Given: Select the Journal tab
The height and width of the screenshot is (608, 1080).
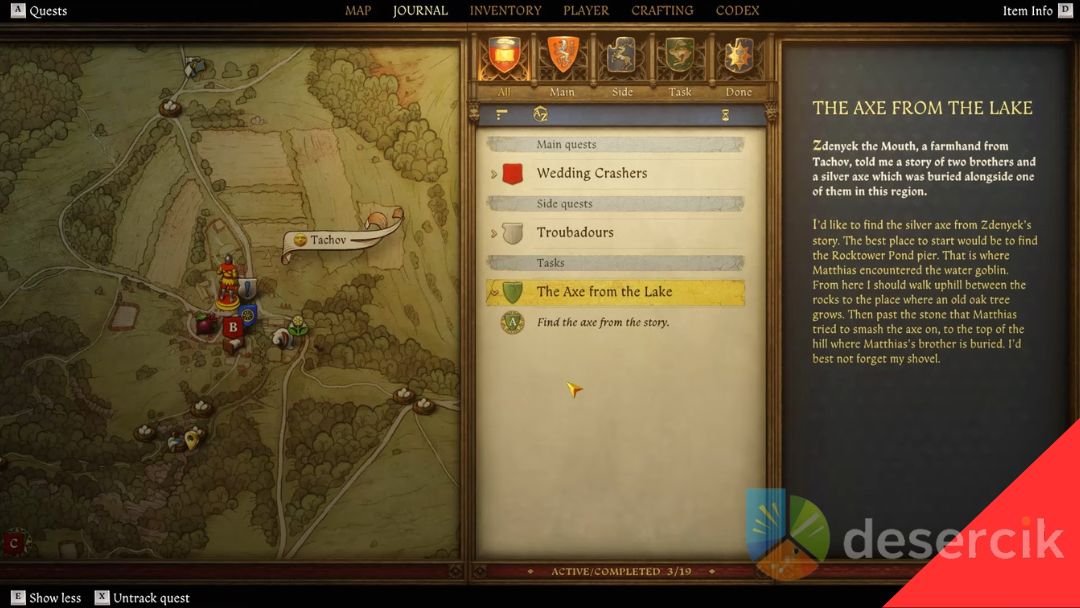Looking at the screenshot, I should pos(420,11).
